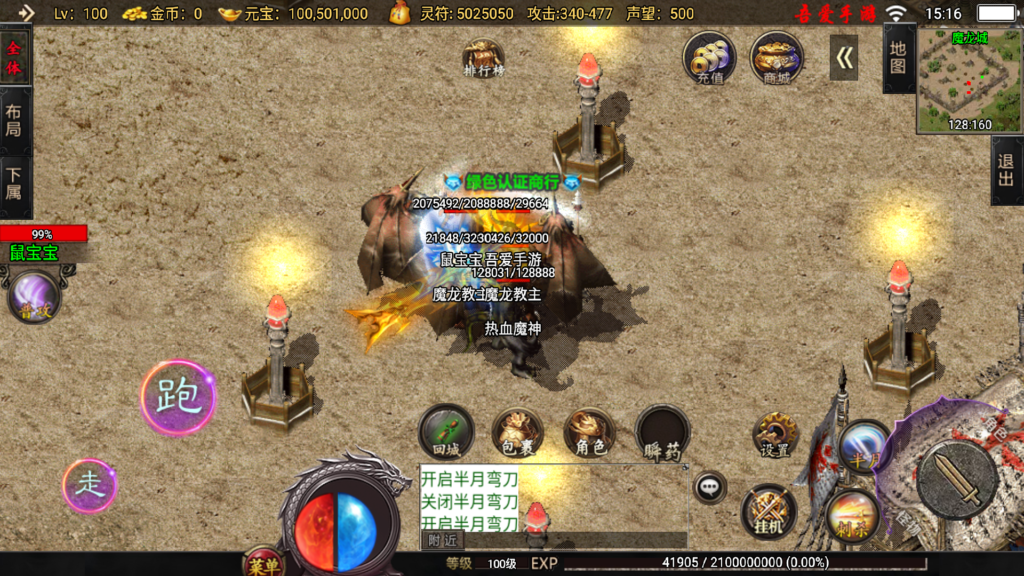Open the 充值 recharge coins icon
The image size is (1024, 576).
710,59
